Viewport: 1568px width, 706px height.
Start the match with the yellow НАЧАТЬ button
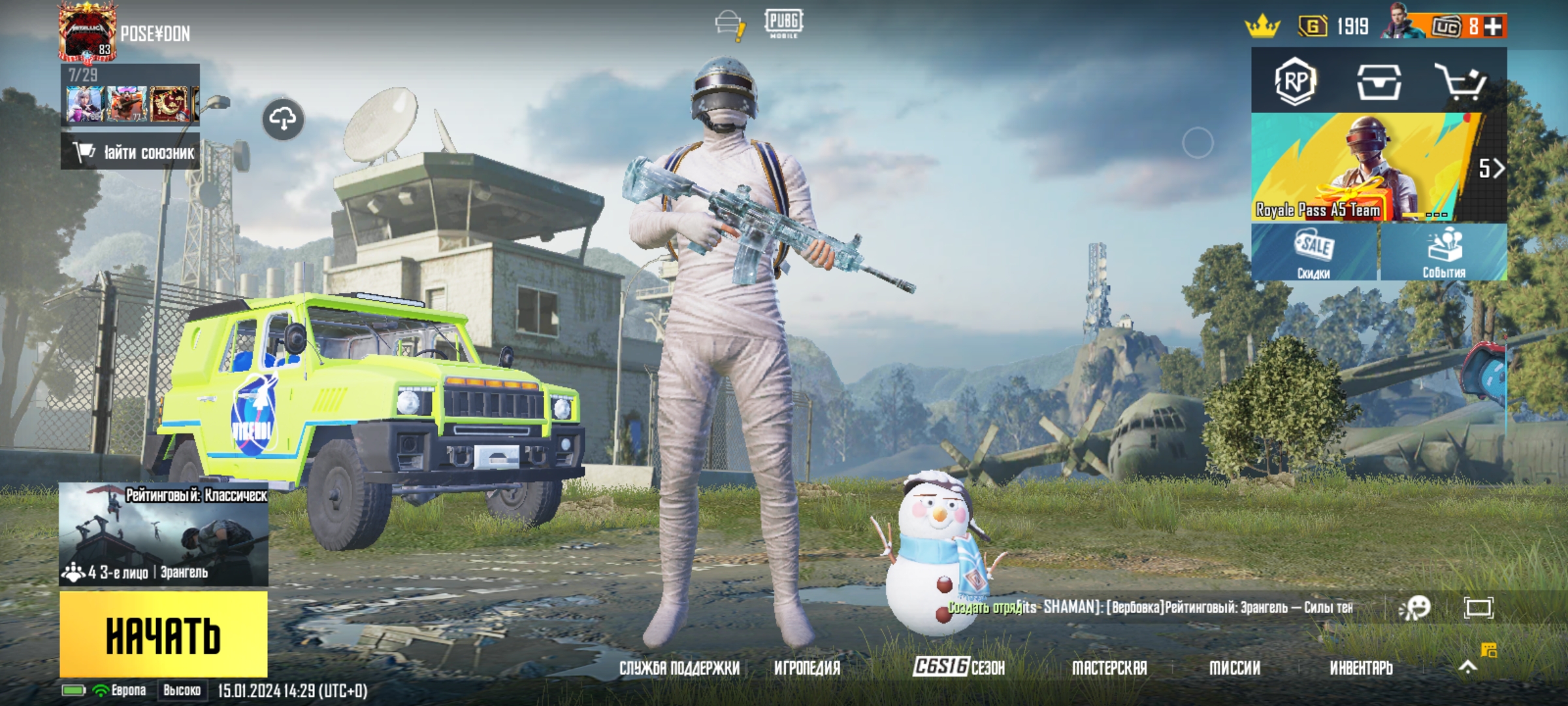[x=163, y=634]
